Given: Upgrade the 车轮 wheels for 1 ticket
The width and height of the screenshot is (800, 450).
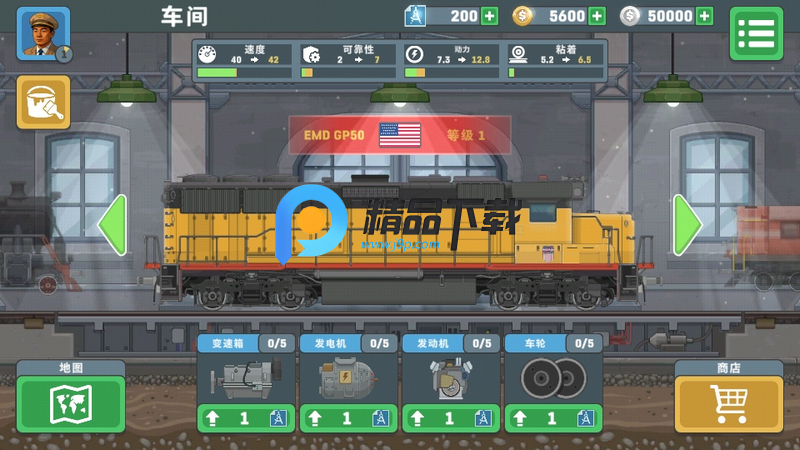Looking at the screenshot, I should click(x=551, y=419).
